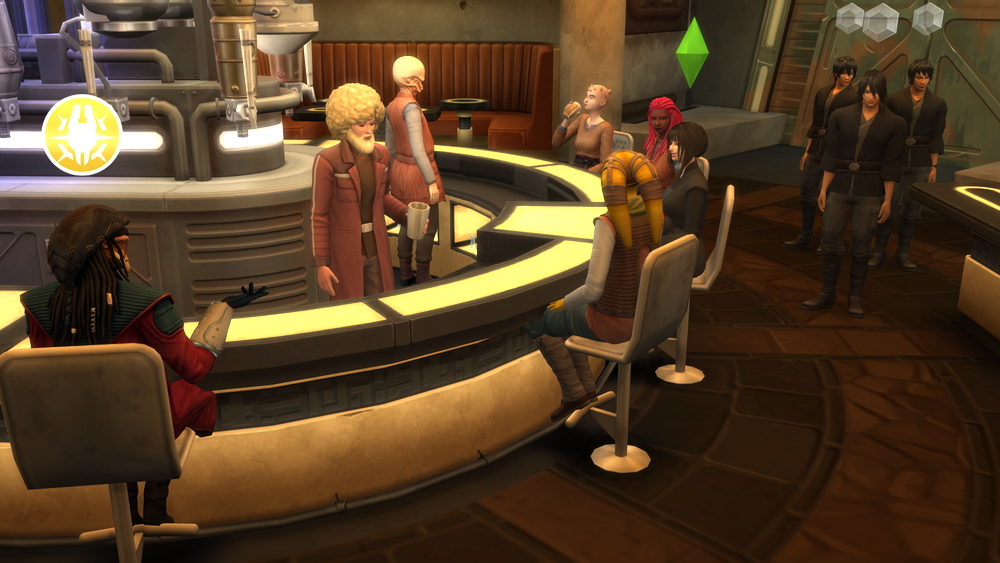Screen dimensions: 1000x563
Task: Select the green plumbob marker
Action: 691,52
